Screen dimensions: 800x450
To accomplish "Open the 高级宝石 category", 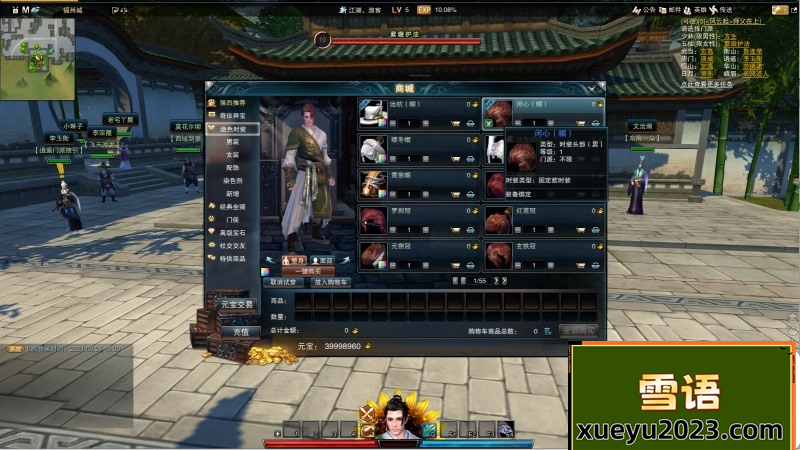I will pyautogui.click(x=232, y=232).
